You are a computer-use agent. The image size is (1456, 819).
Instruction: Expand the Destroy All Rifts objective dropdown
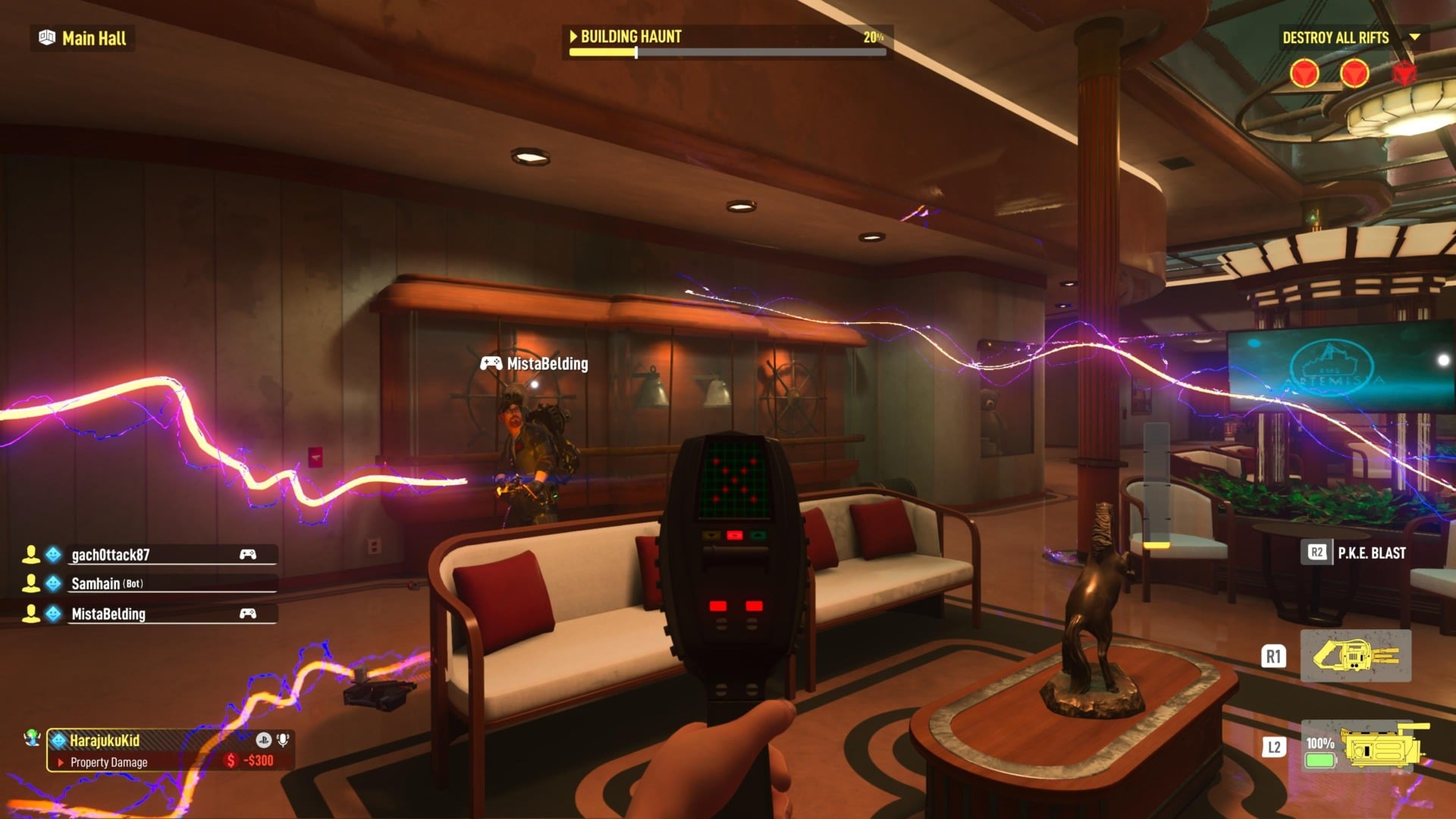coord(1414,37)
